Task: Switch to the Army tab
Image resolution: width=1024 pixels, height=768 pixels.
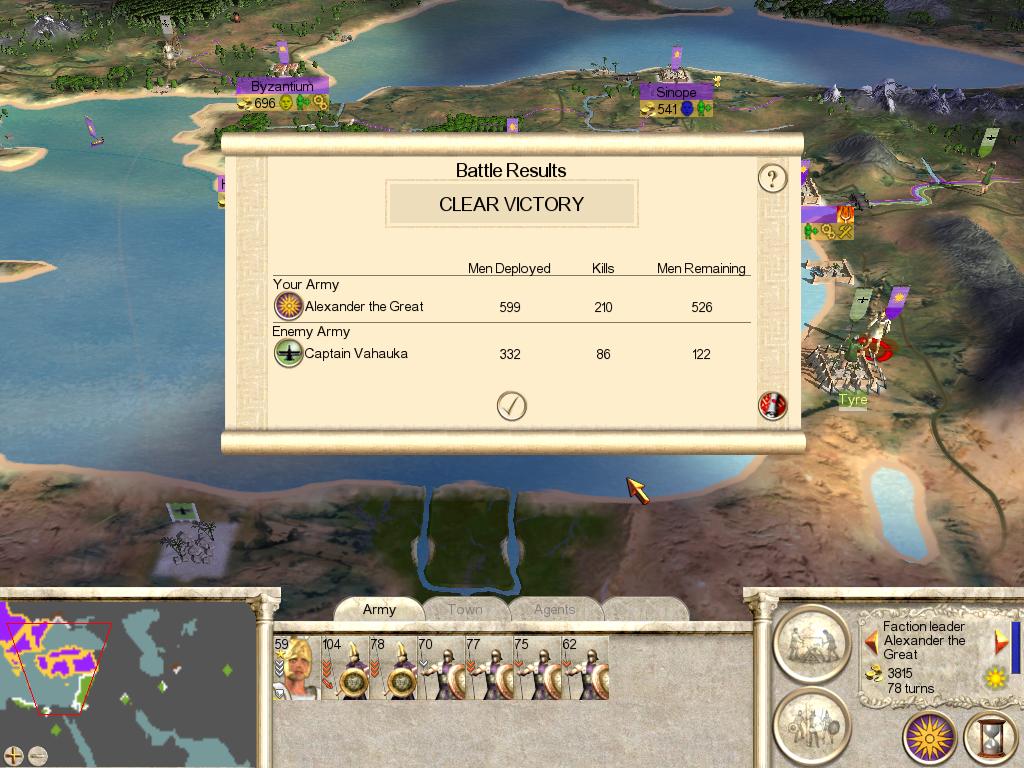Action: click(x=379, y=609)
